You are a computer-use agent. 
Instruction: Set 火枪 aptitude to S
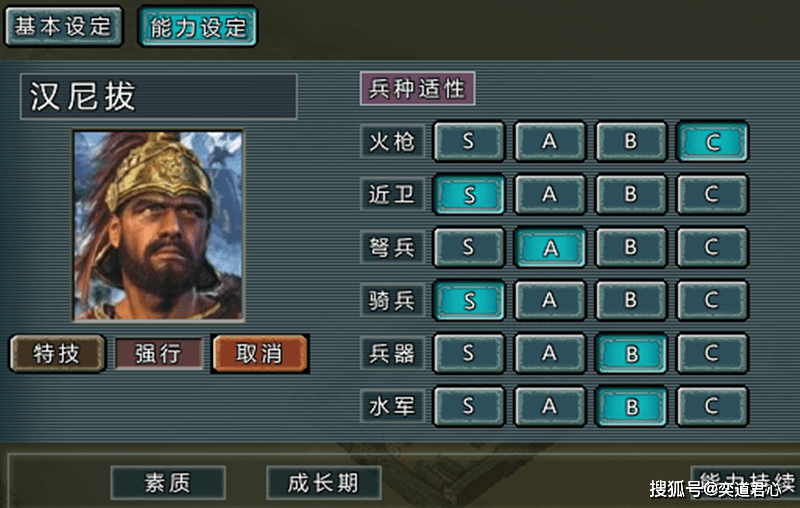pyautogui.click(x=469, y=142)
